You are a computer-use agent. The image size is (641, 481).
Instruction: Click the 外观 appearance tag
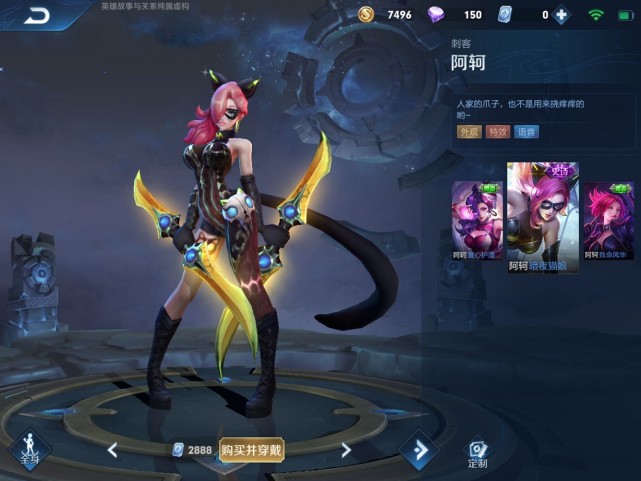click(x=468, y=131)
